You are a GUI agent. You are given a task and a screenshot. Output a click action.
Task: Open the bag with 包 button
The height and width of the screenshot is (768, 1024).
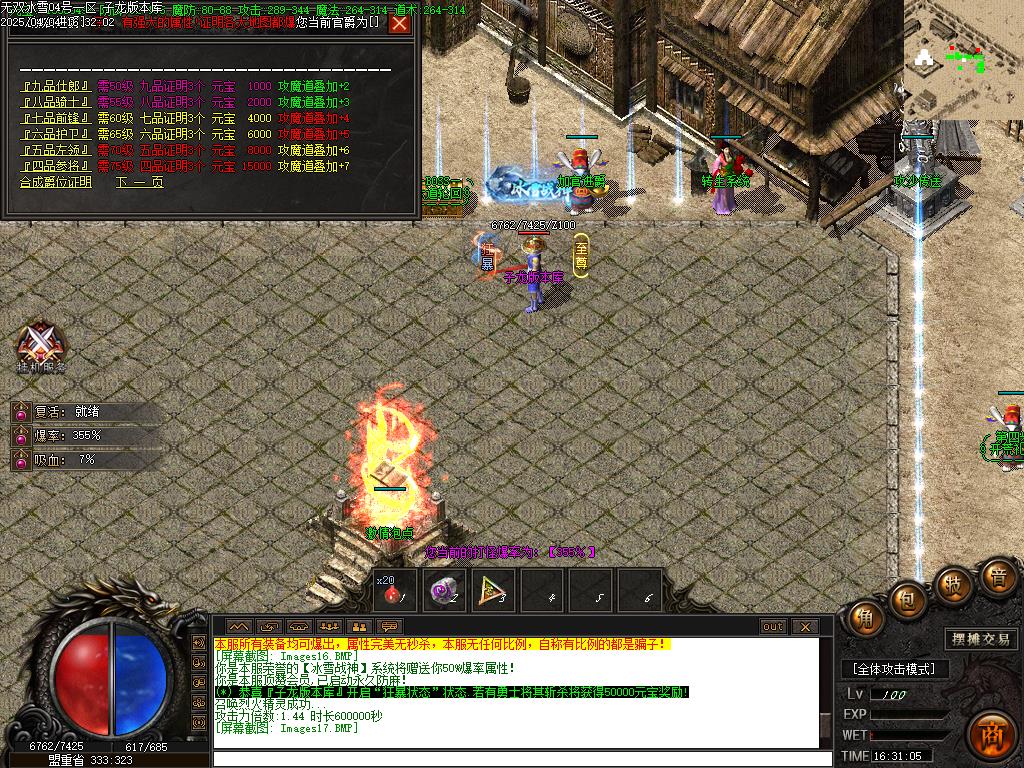(908, 600)
